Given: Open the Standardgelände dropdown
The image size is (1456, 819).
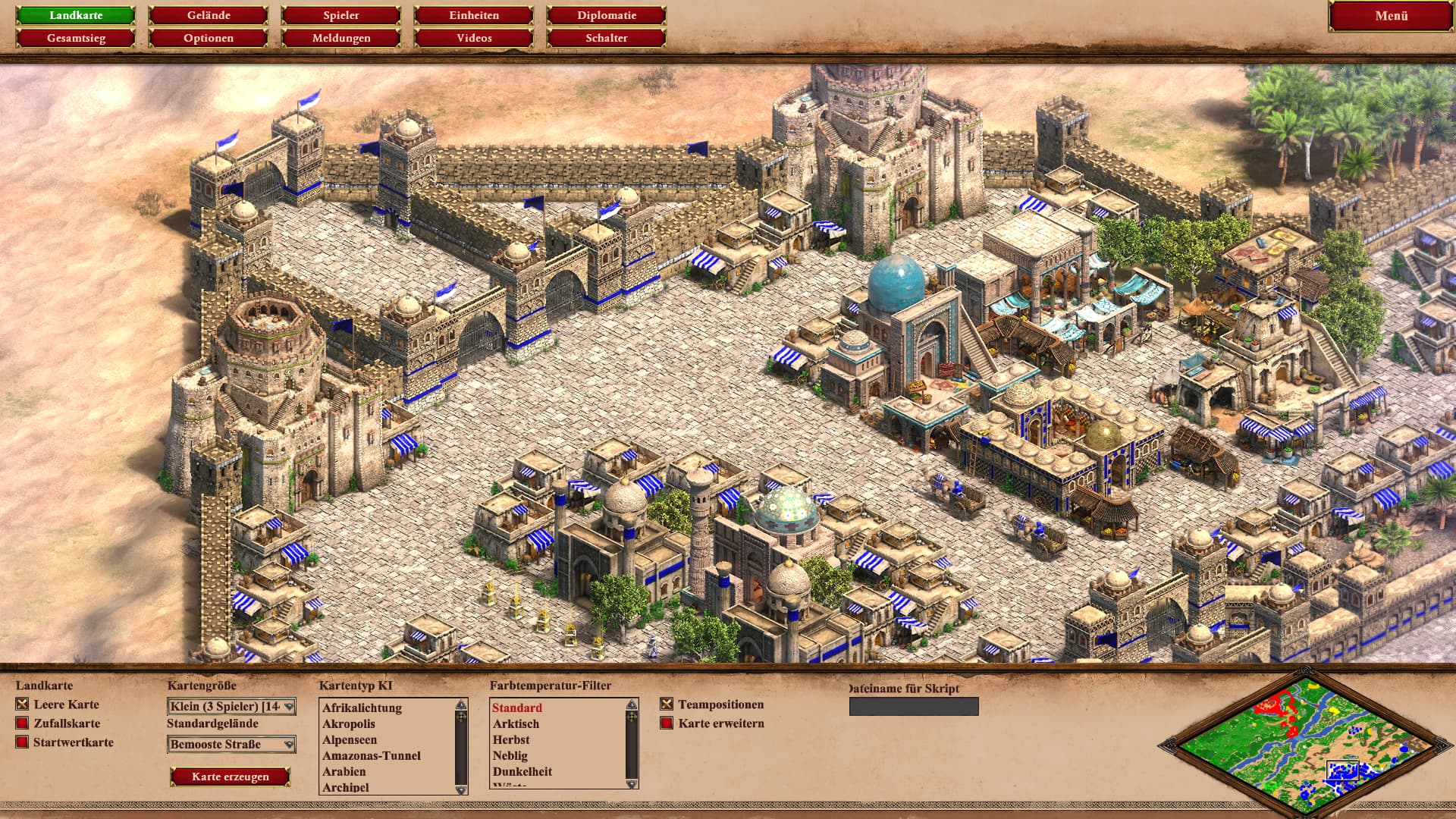Looking at the screenshot, I should tap(231, 745).
